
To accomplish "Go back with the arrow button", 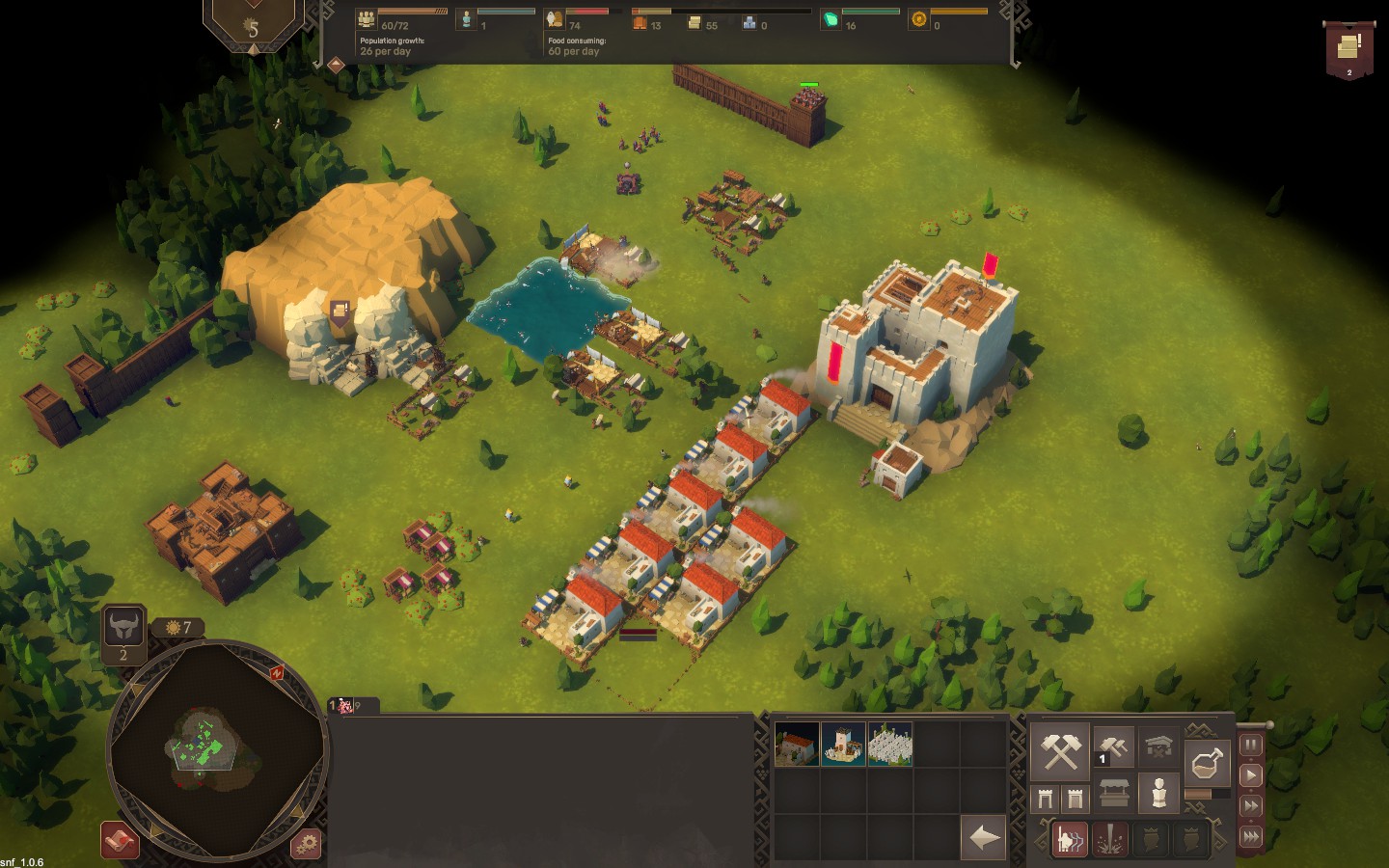I will pyautogui.click(x=984, y=837).
